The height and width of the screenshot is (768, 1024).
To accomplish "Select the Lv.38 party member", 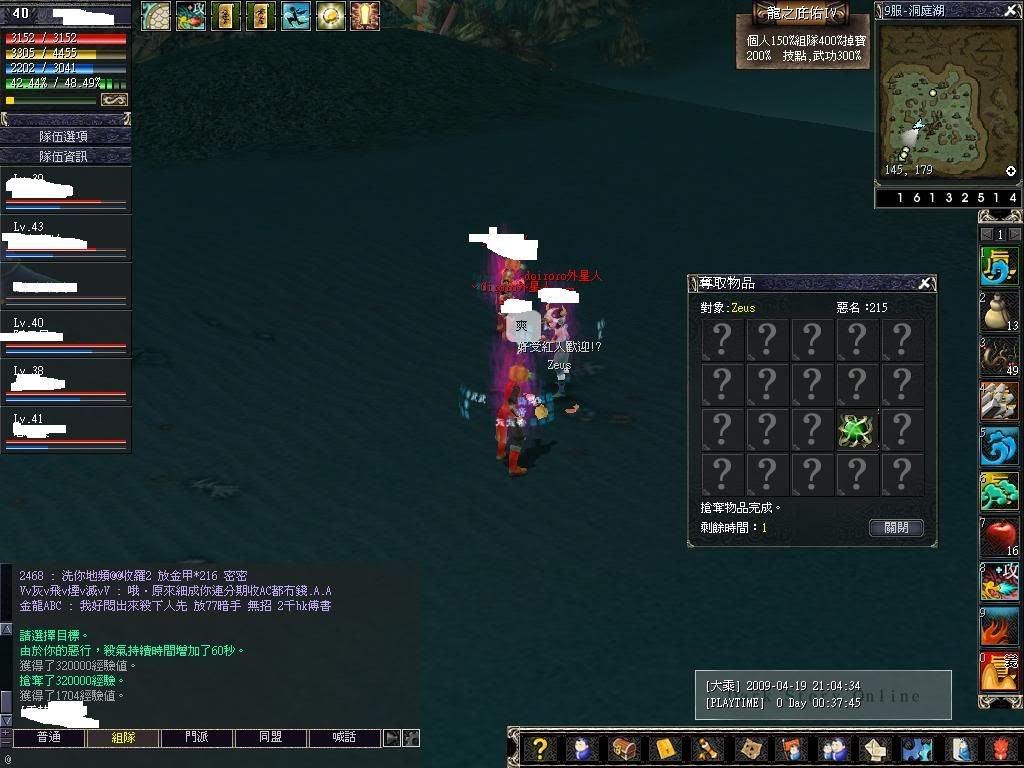I will 66,382.
